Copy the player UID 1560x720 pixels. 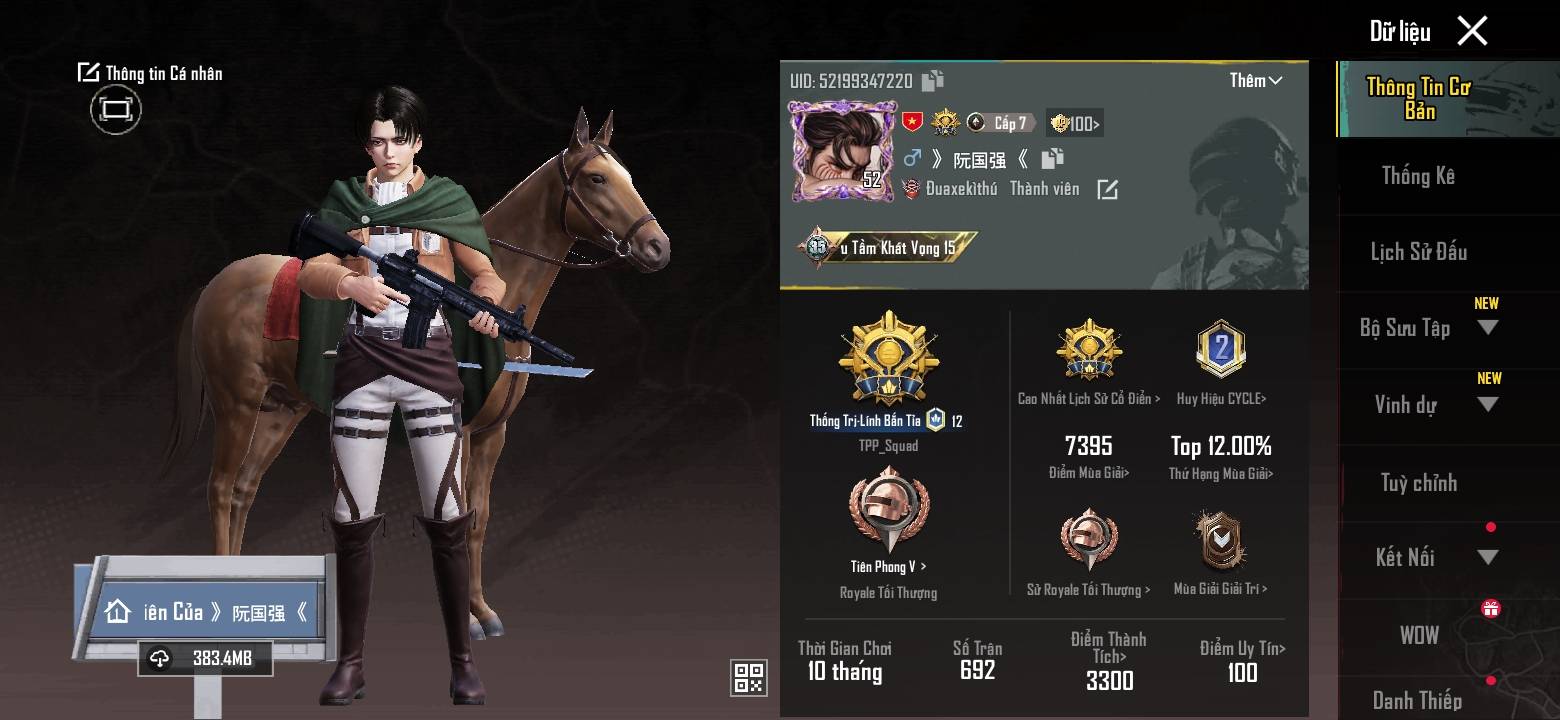933,81
